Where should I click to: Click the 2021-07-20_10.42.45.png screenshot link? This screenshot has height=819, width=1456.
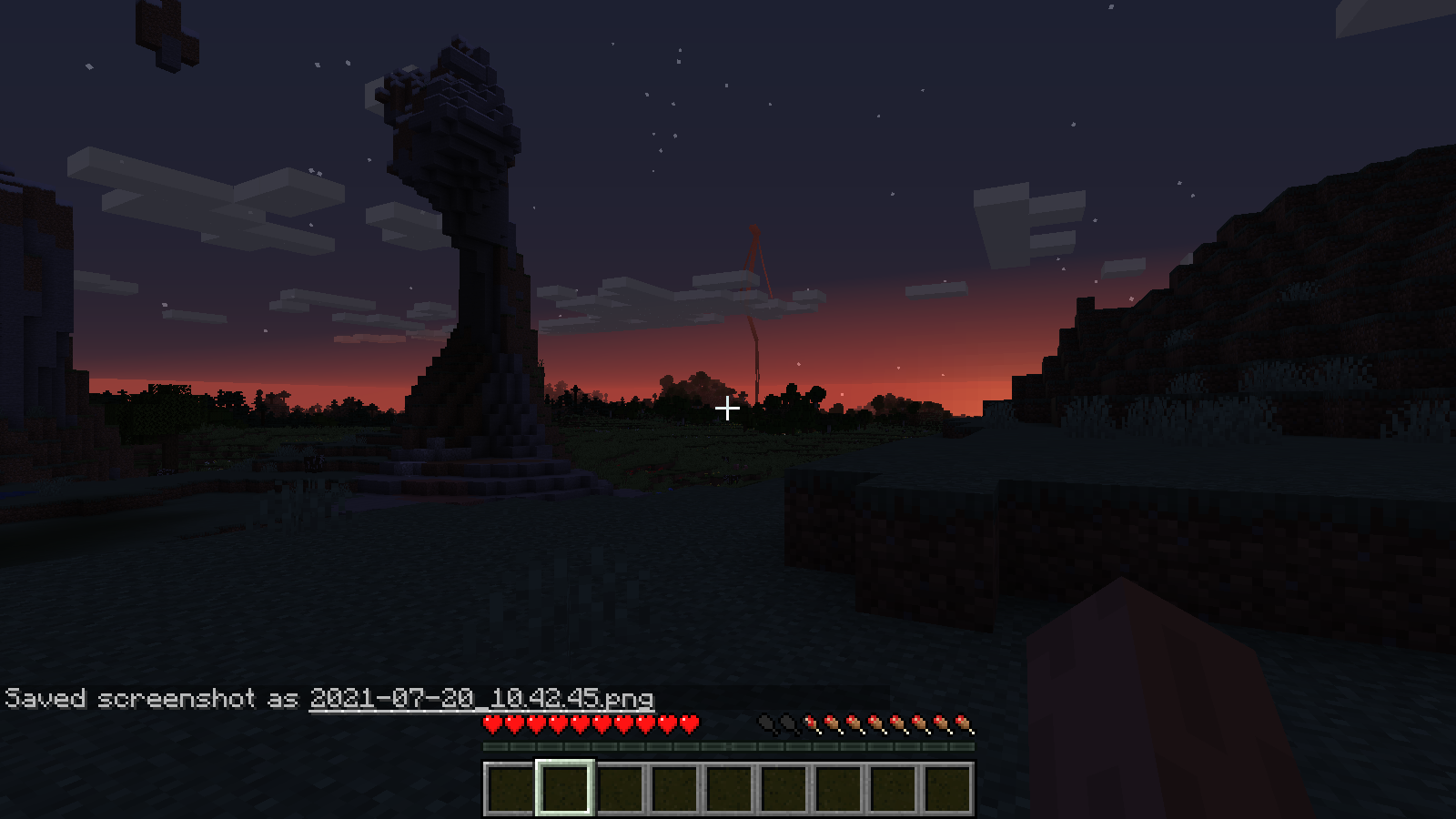[x=481, y=700]
